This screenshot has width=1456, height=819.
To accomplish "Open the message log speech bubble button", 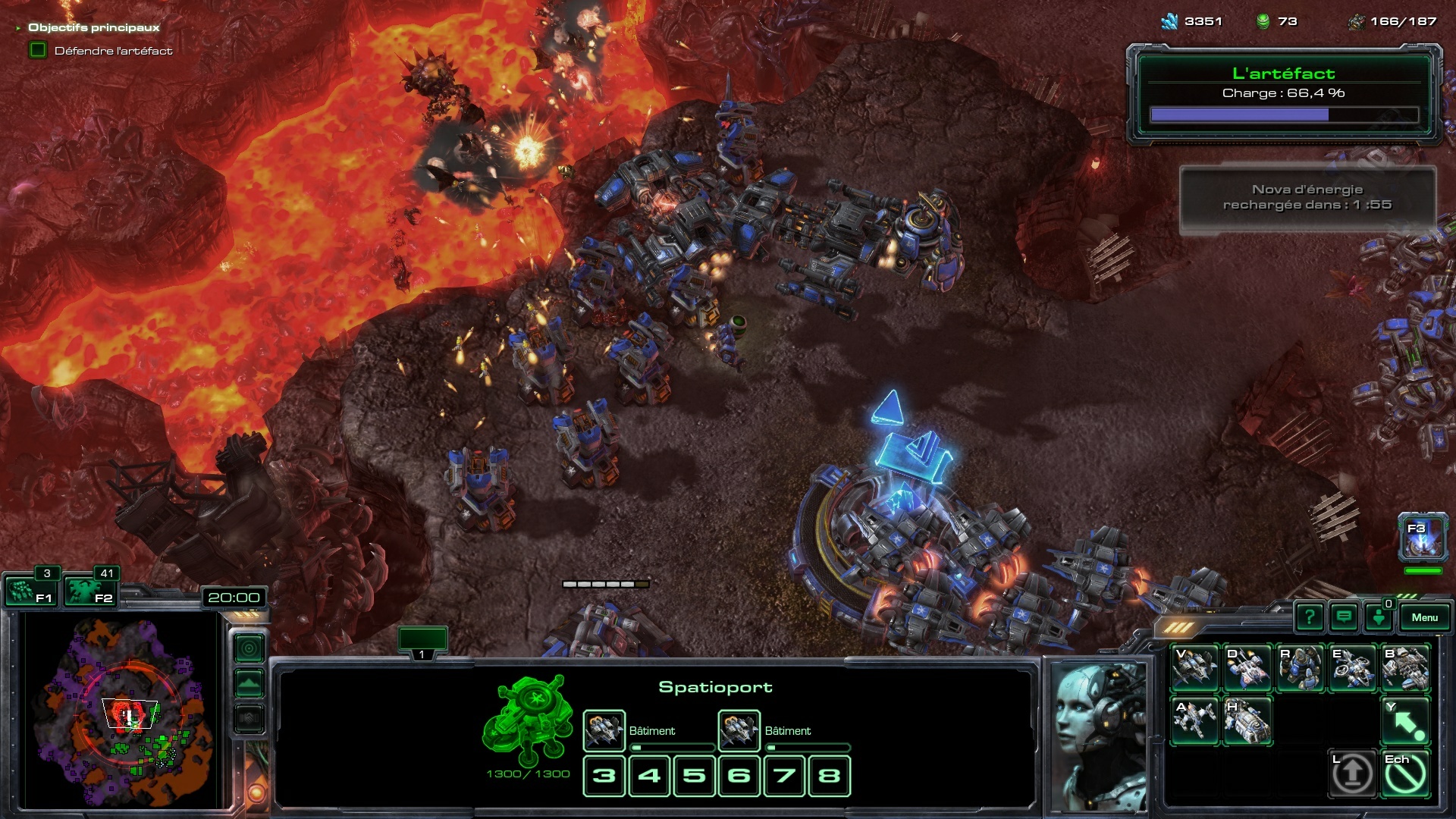I will click(x=1344, y=617).
